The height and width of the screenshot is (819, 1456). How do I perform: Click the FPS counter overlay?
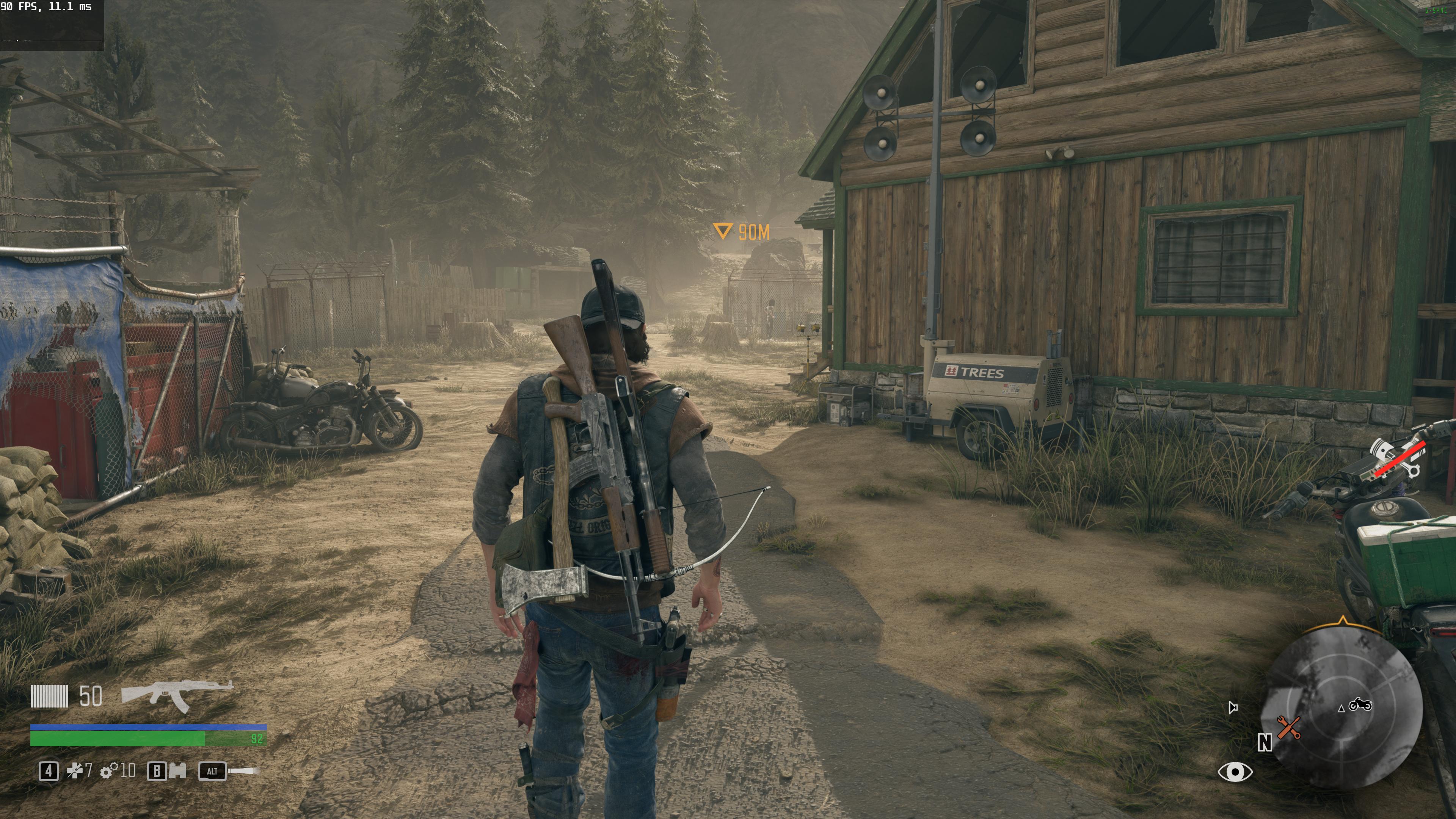[x=46, y=7]
